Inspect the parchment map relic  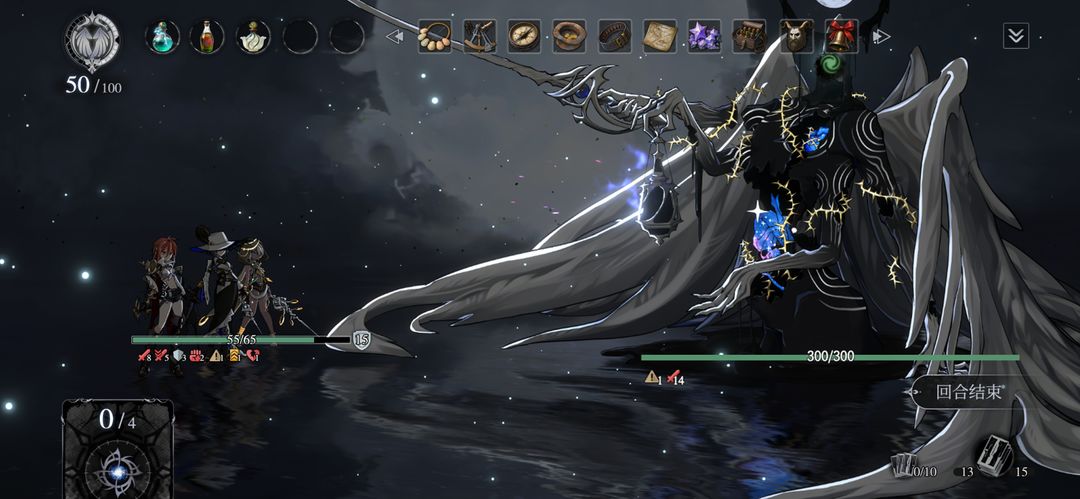[660, 37]
